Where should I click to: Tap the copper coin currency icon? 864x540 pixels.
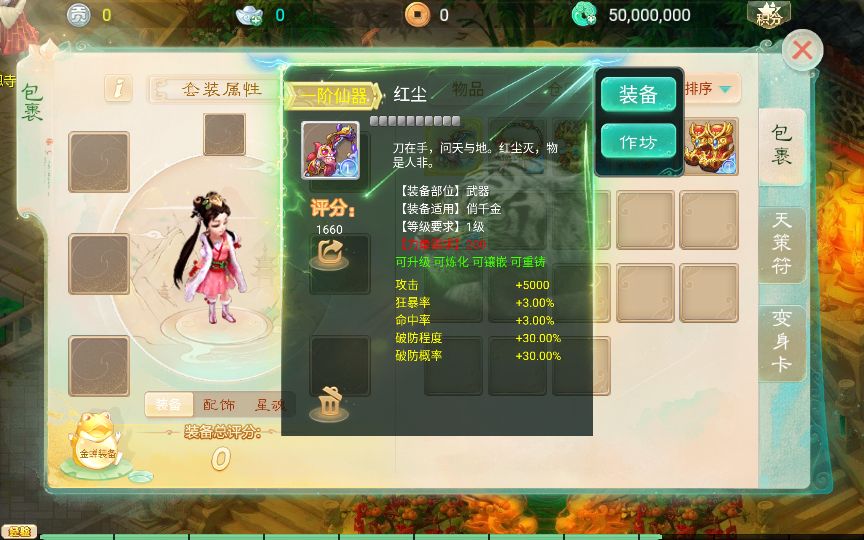click(417, 14)
